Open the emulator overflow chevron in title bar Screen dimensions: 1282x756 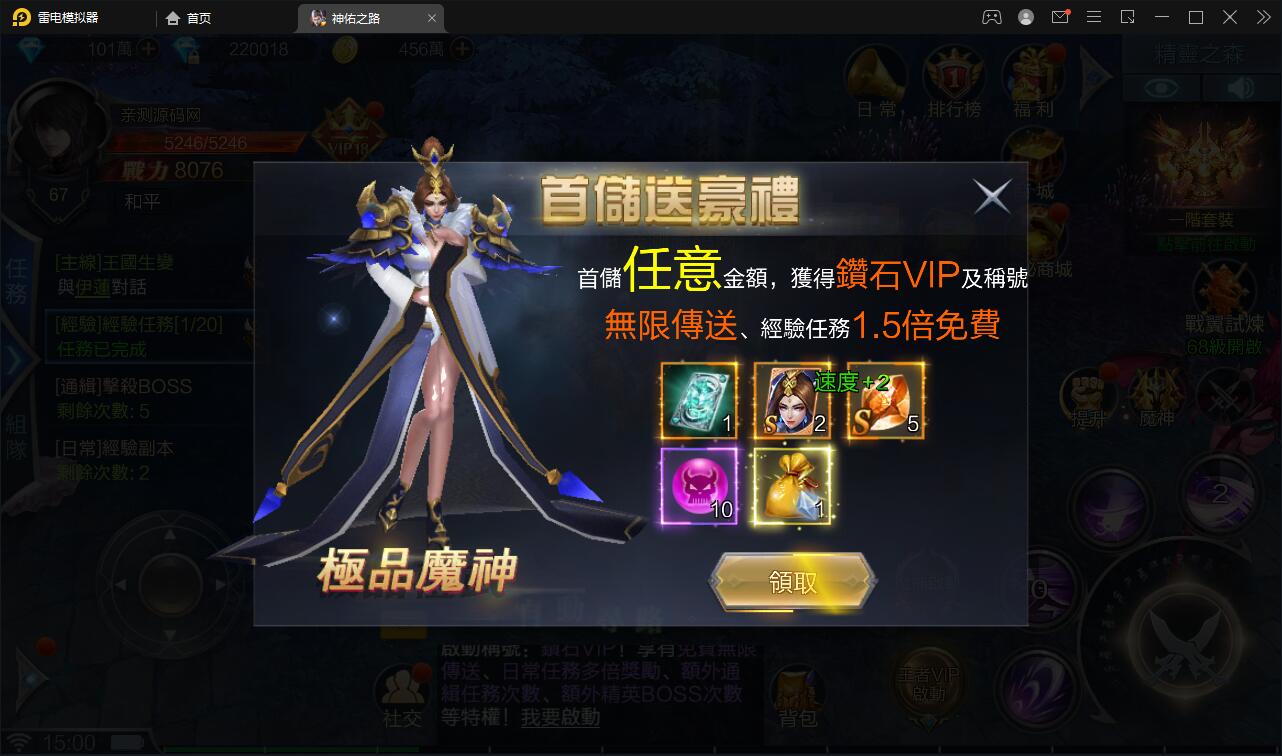[x=1262, y=17]
